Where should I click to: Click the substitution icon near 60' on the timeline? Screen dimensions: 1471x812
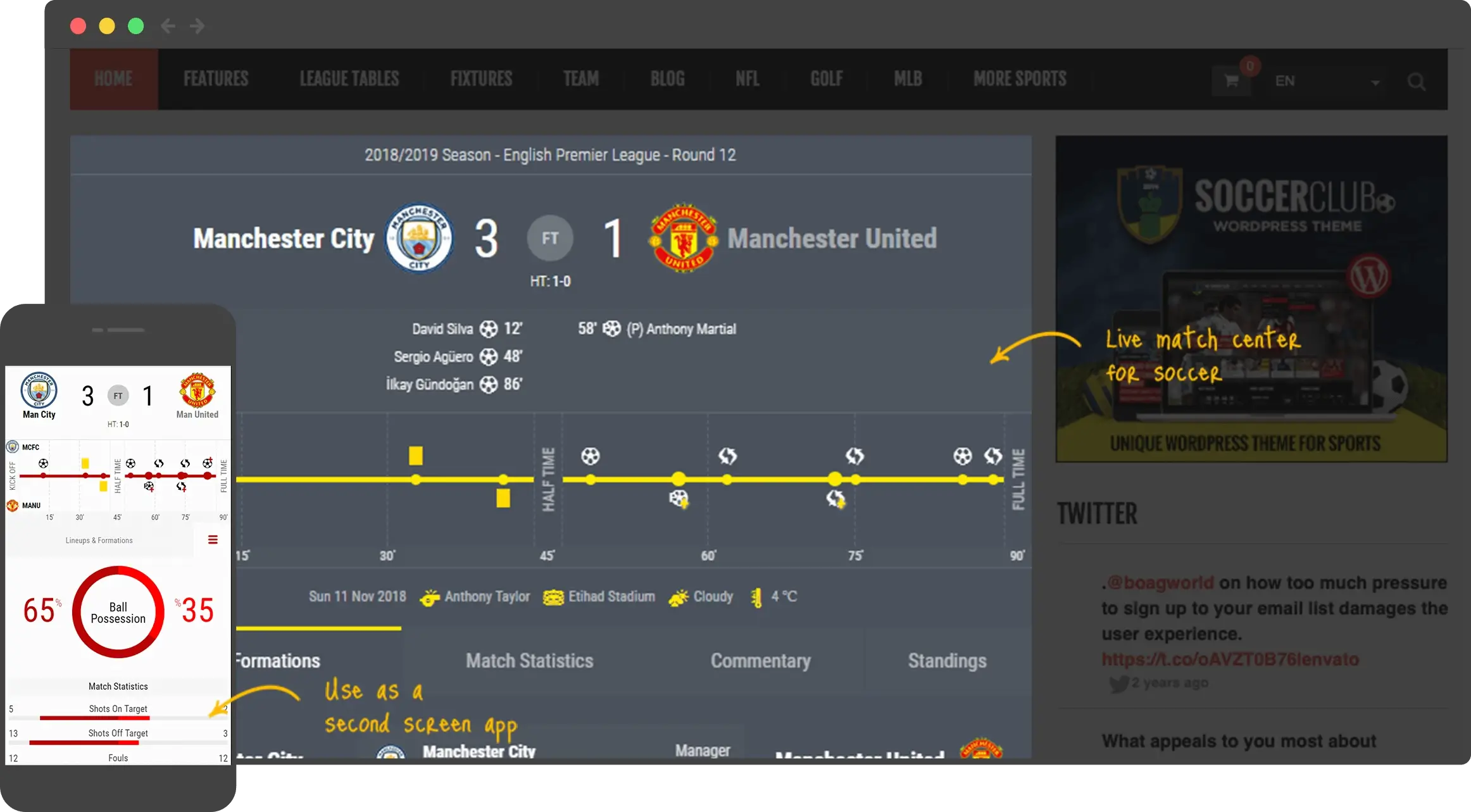(x=729, y=454)
